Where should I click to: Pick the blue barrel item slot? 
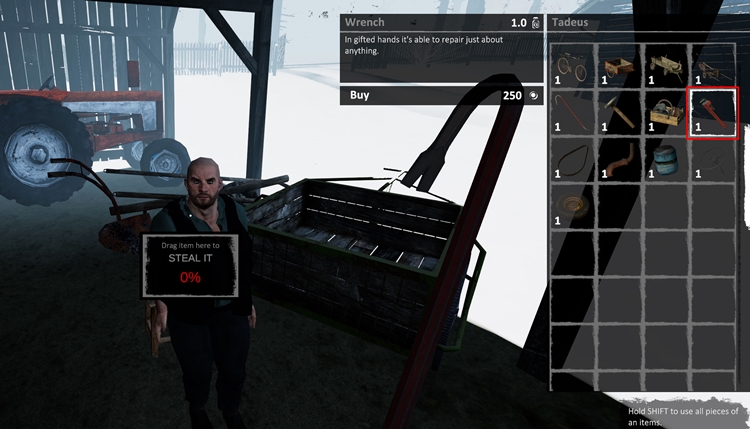[x=667, y=159]
